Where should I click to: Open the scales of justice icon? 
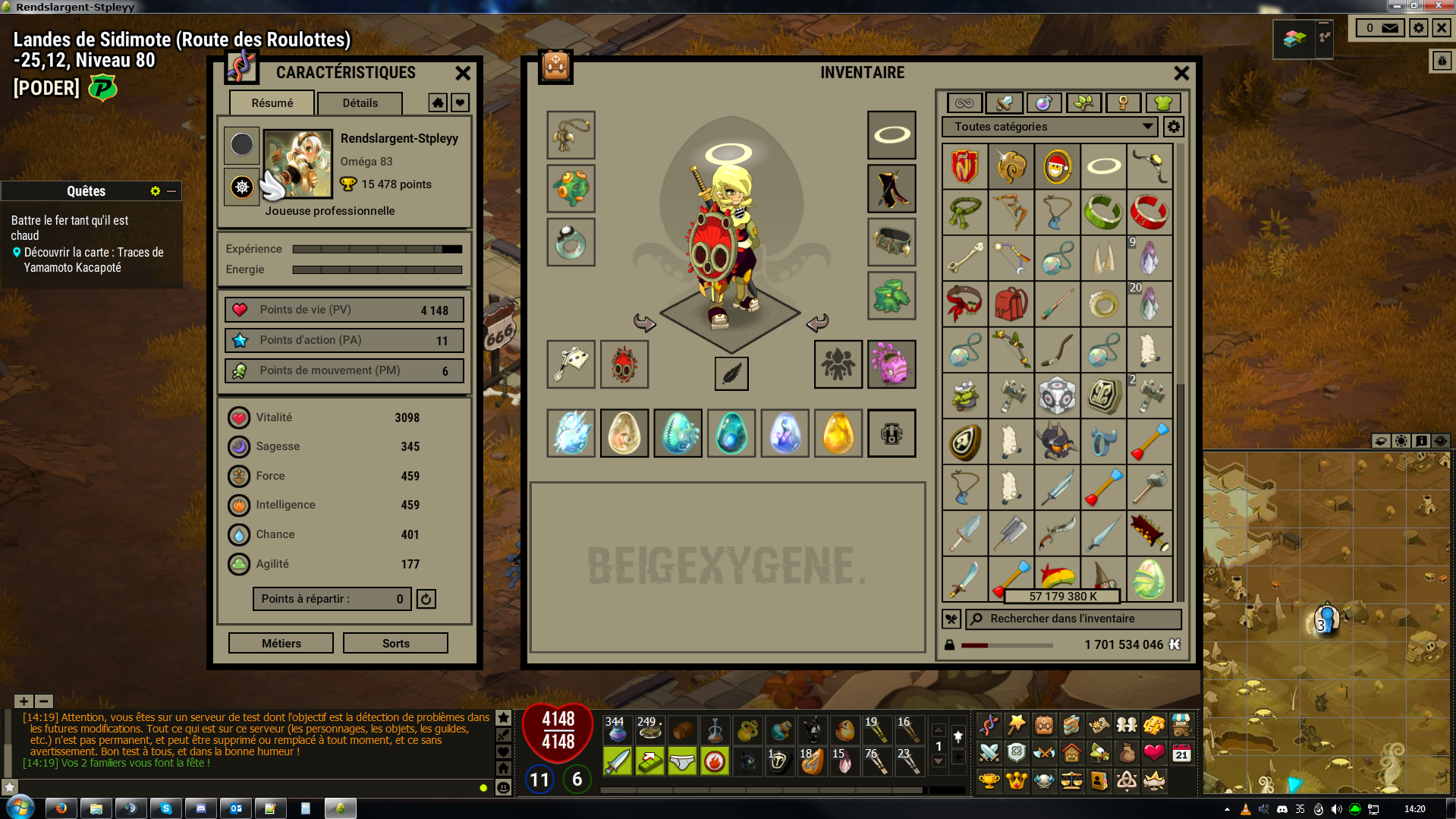(1072, 780)
